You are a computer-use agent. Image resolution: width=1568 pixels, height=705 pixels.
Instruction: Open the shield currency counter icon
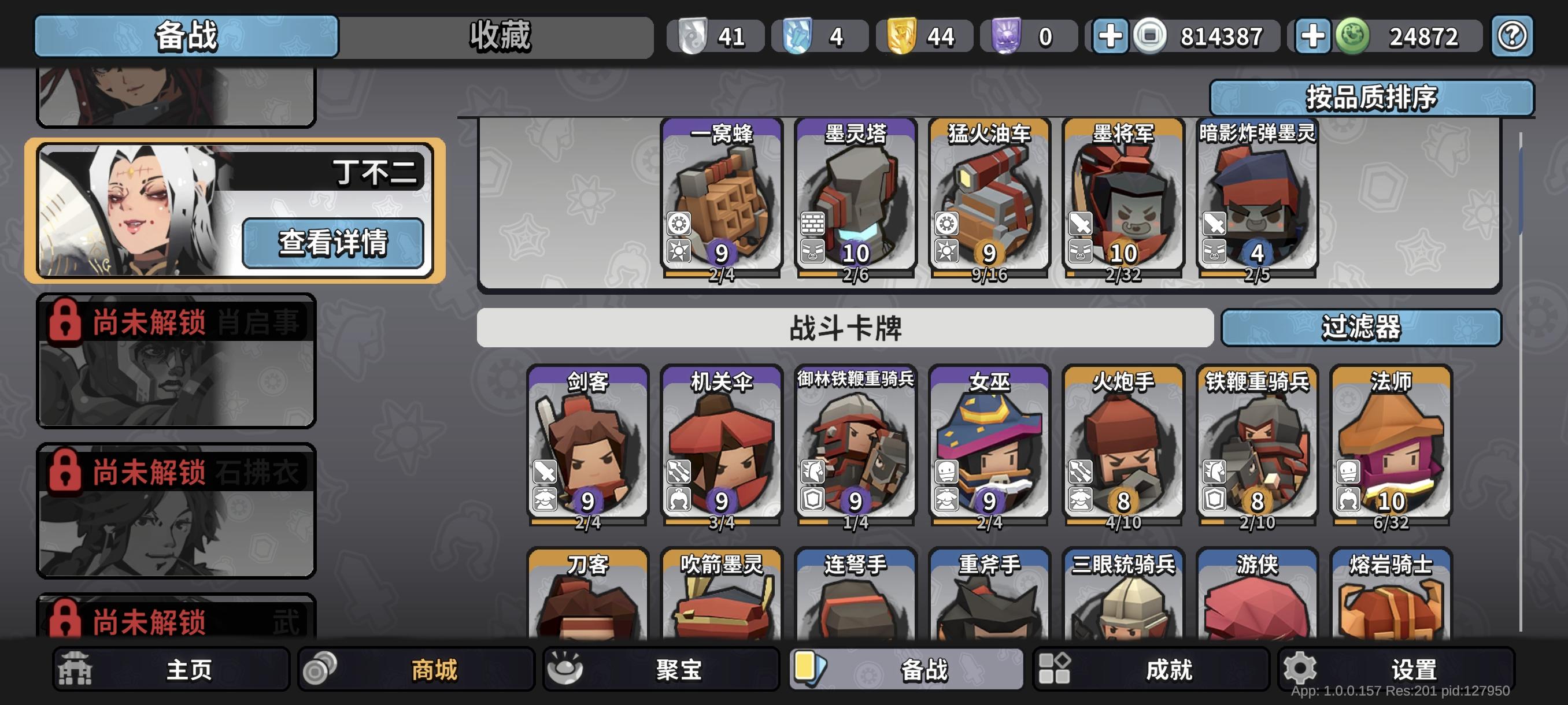coord(693,36)
